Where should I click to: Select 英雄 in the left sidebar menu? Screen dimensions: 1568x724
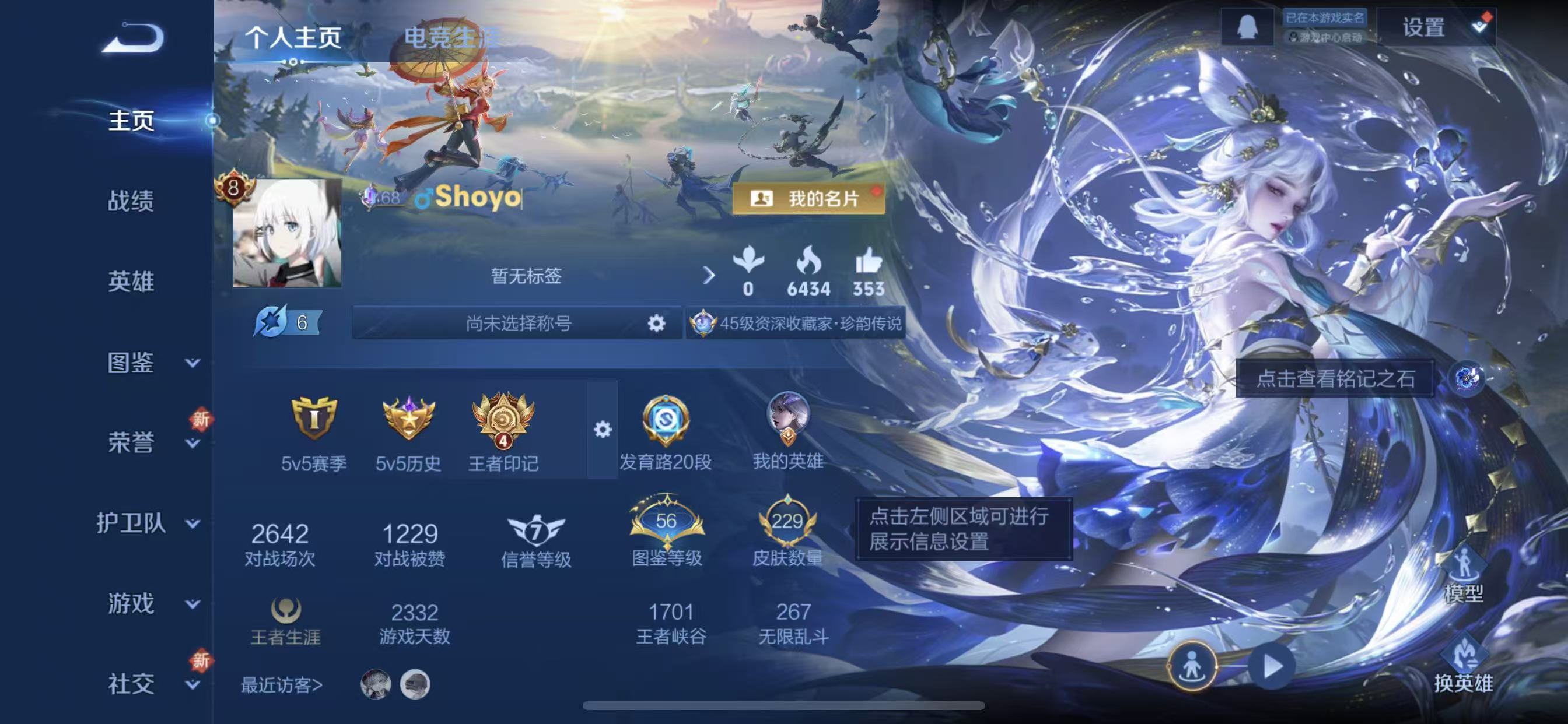[129, 282]
